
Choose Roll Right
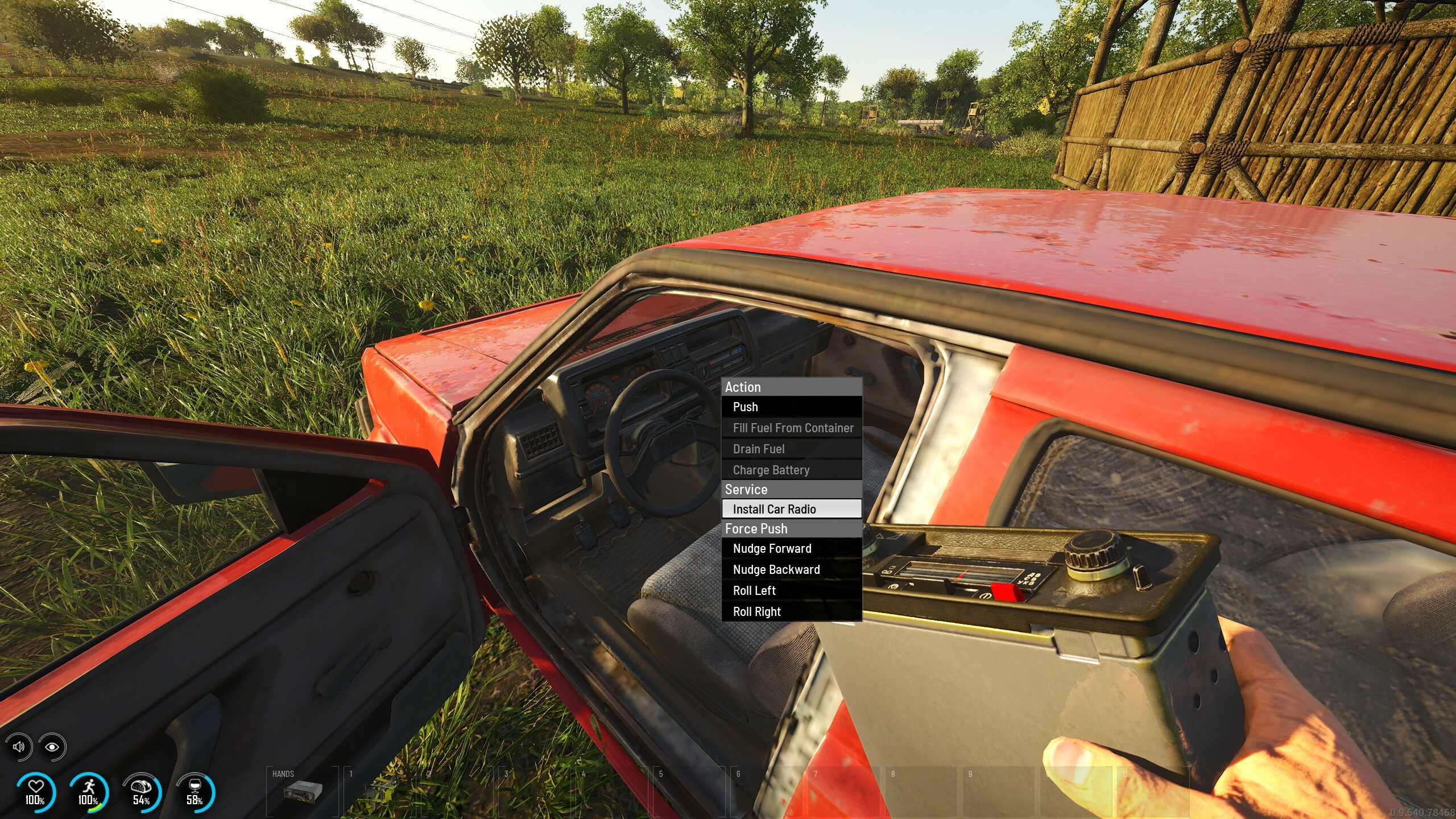[791, 612]
